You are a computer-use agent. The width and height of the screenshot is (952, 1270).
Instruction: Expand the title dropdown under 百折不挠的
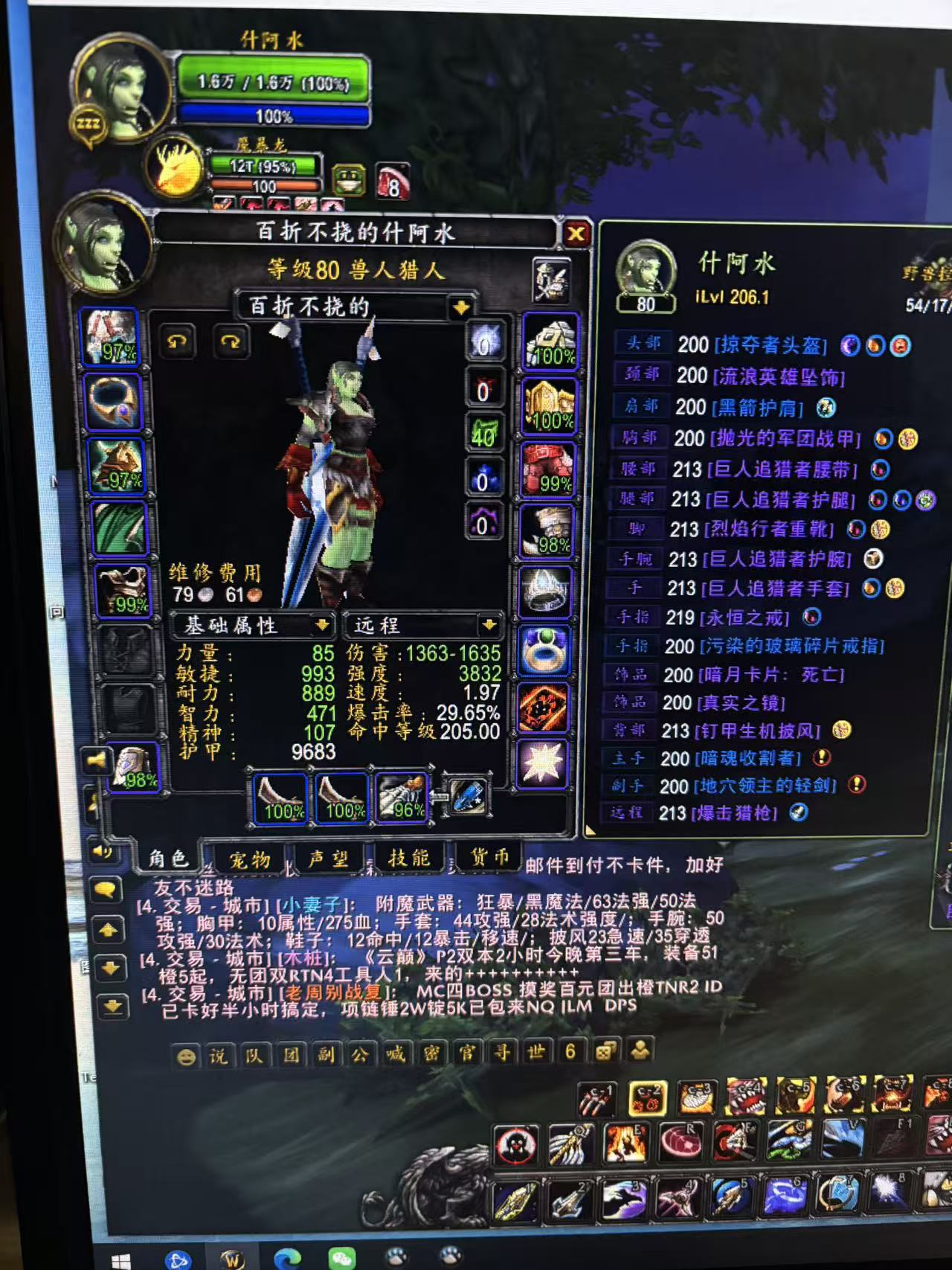click(x=461, y=305)
